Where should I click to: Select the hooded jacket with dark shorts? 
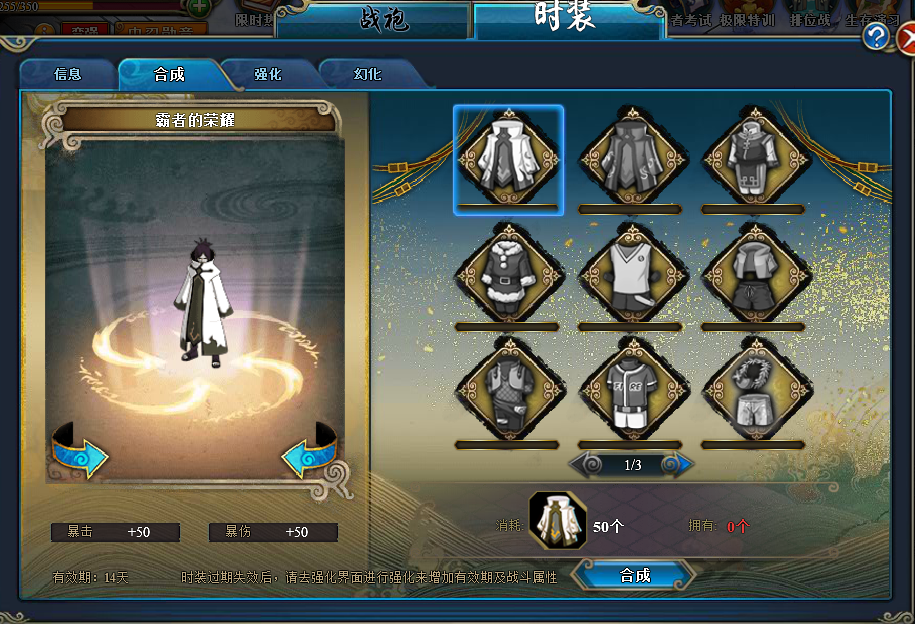click(754, 272)
